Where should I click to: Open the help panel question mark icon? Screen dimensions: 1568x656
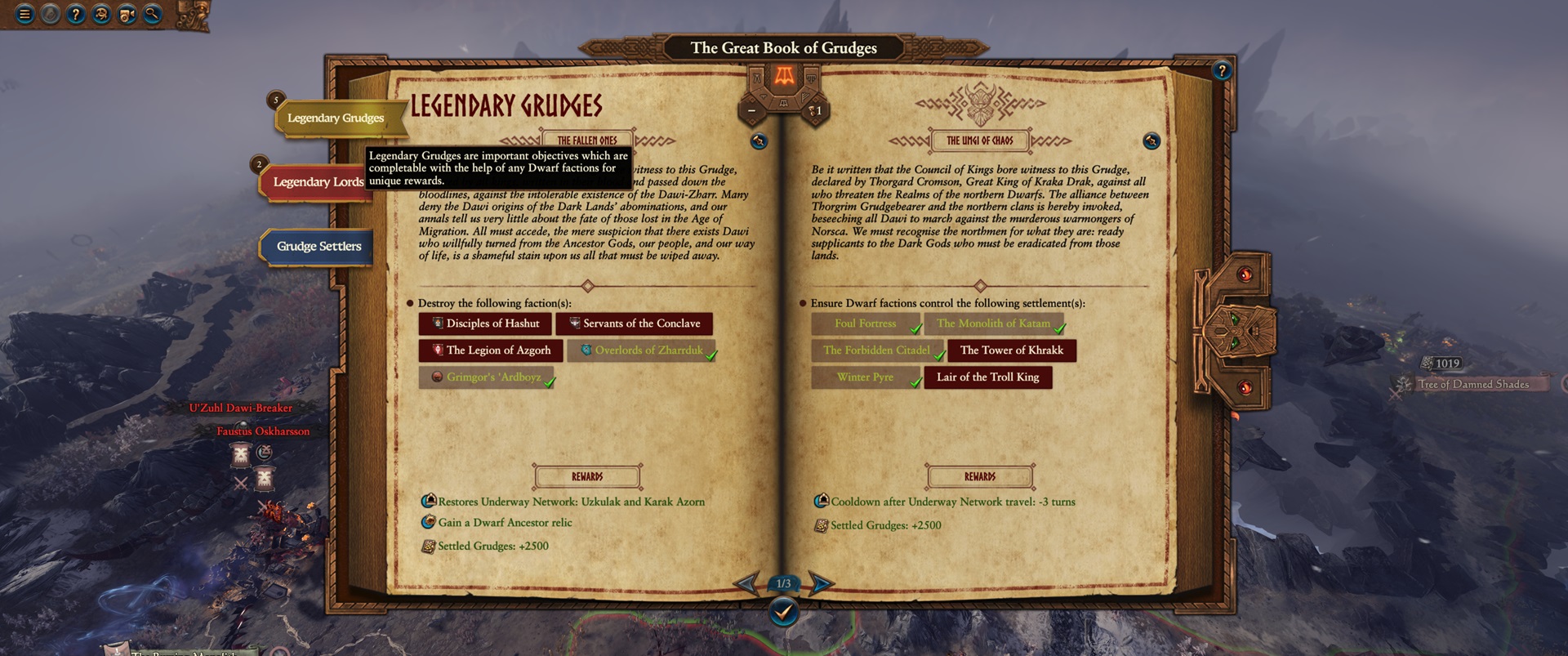[x=76, y=14]
